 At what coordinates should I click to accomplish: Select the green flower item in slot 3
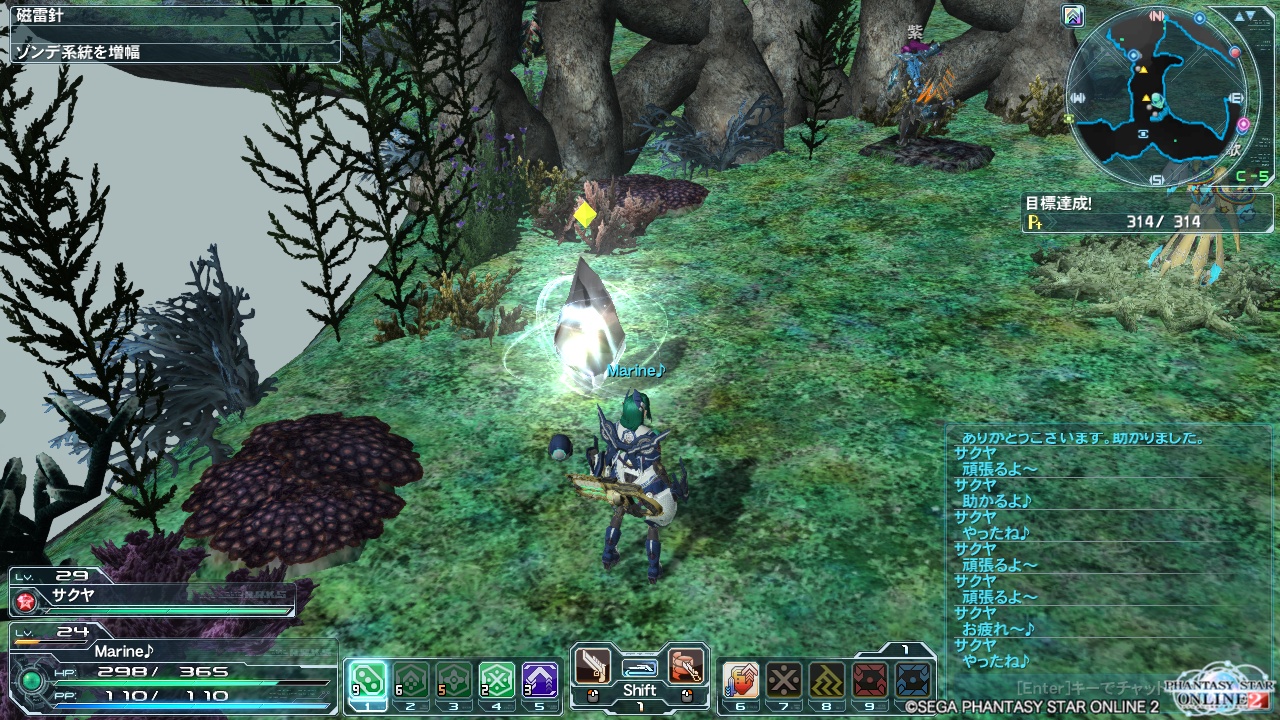click(x=453, y=679)
